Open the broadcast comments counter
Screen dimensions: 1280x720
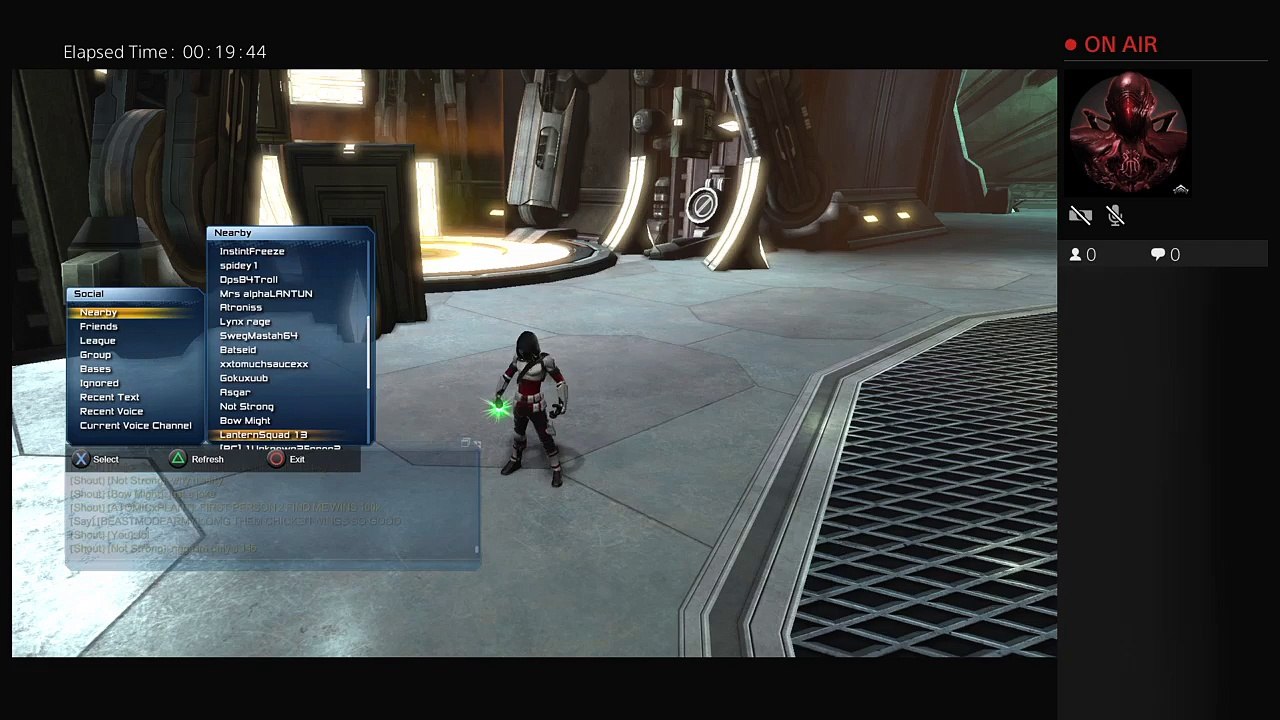tap(1165, 255)
